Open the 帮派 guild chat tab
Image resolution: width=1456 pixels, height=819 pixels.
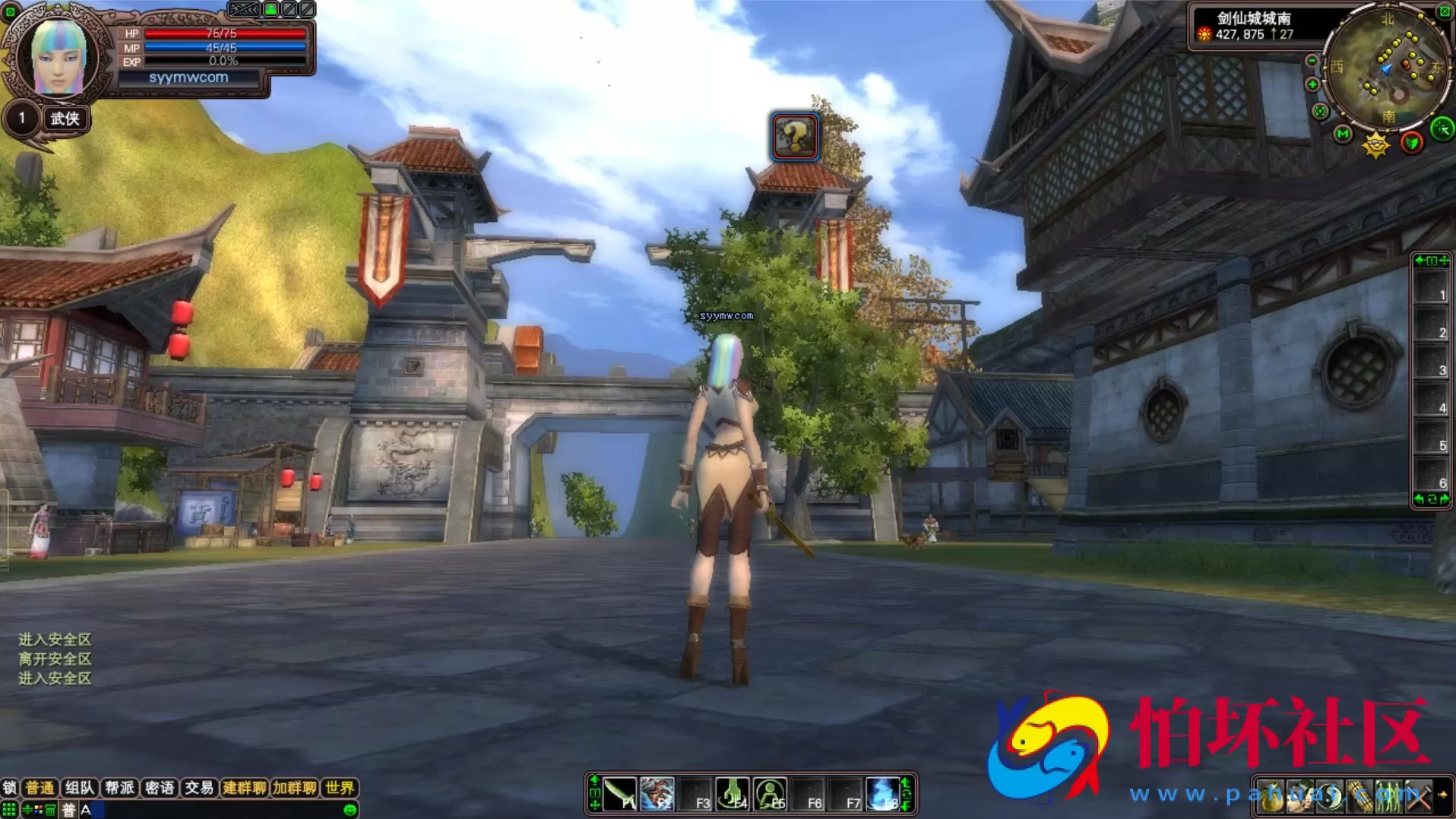pos(119,788)
